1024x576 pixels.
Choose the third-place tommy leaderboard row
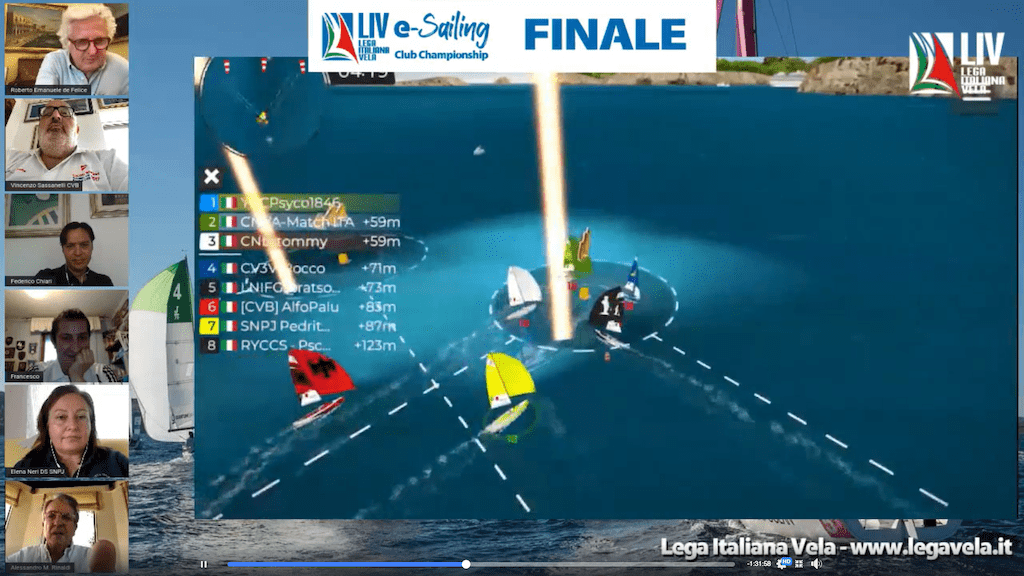300,241
